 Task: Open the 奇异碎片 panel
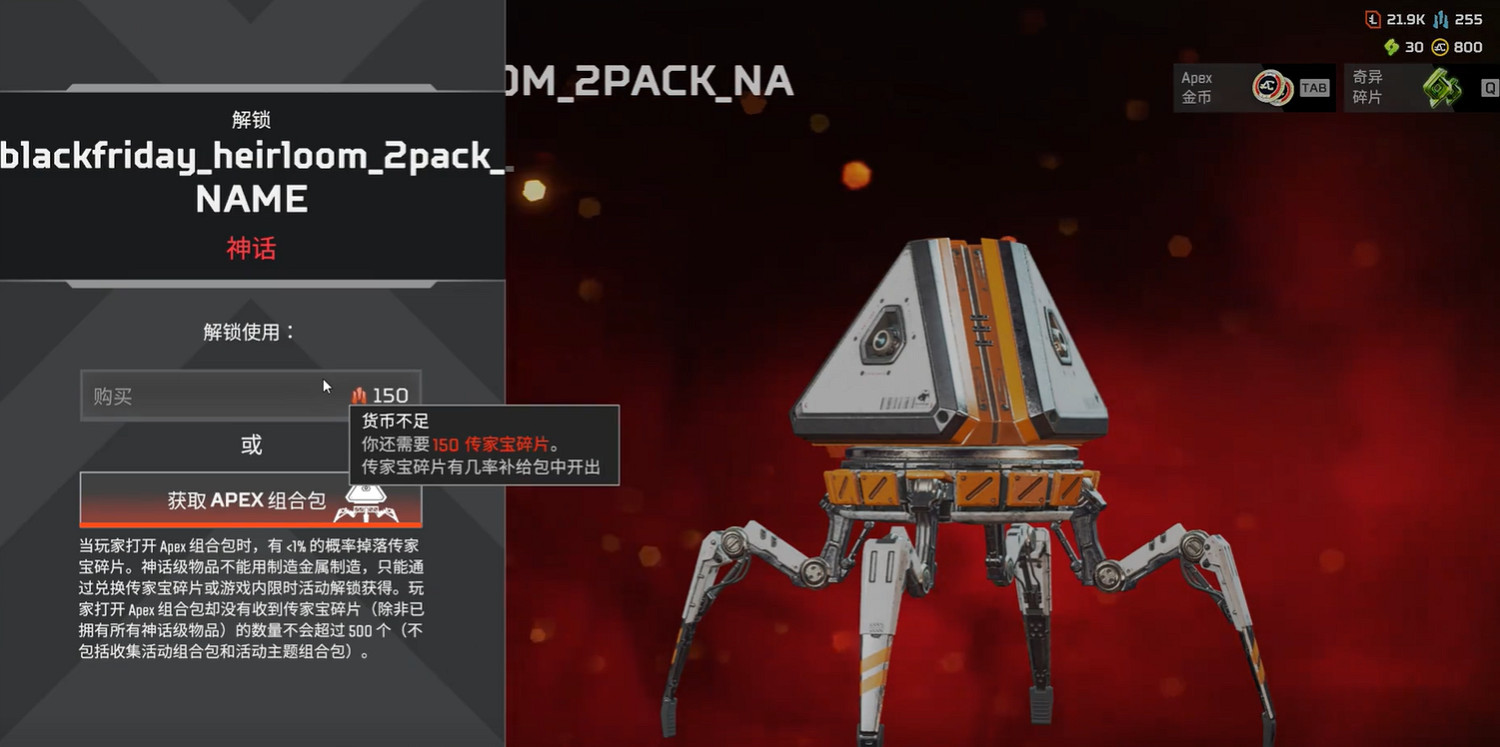coord(1420,88)
